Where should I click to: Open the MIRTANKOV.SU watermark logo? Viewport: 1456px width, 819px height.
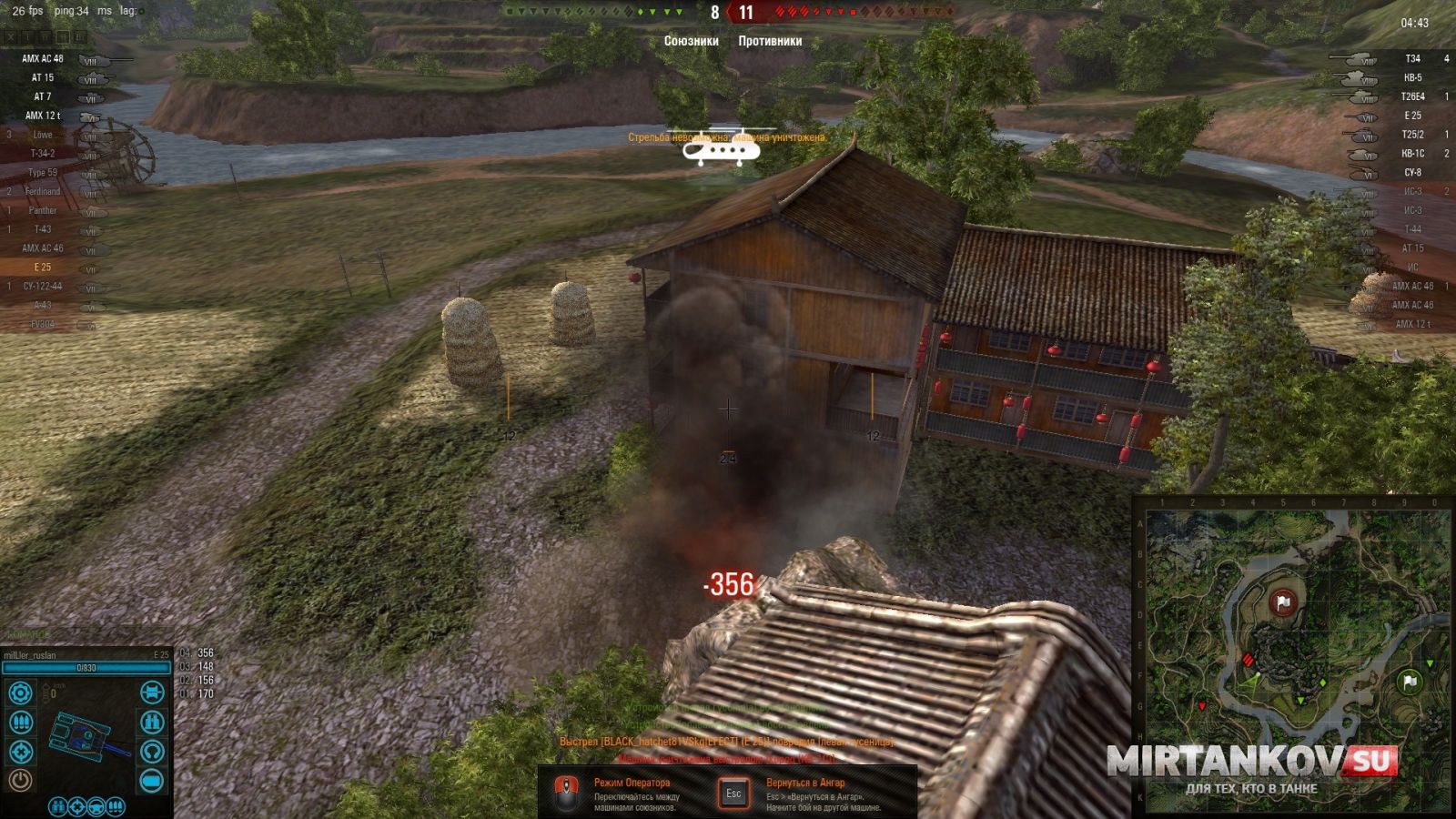[x=1251, y=763]
